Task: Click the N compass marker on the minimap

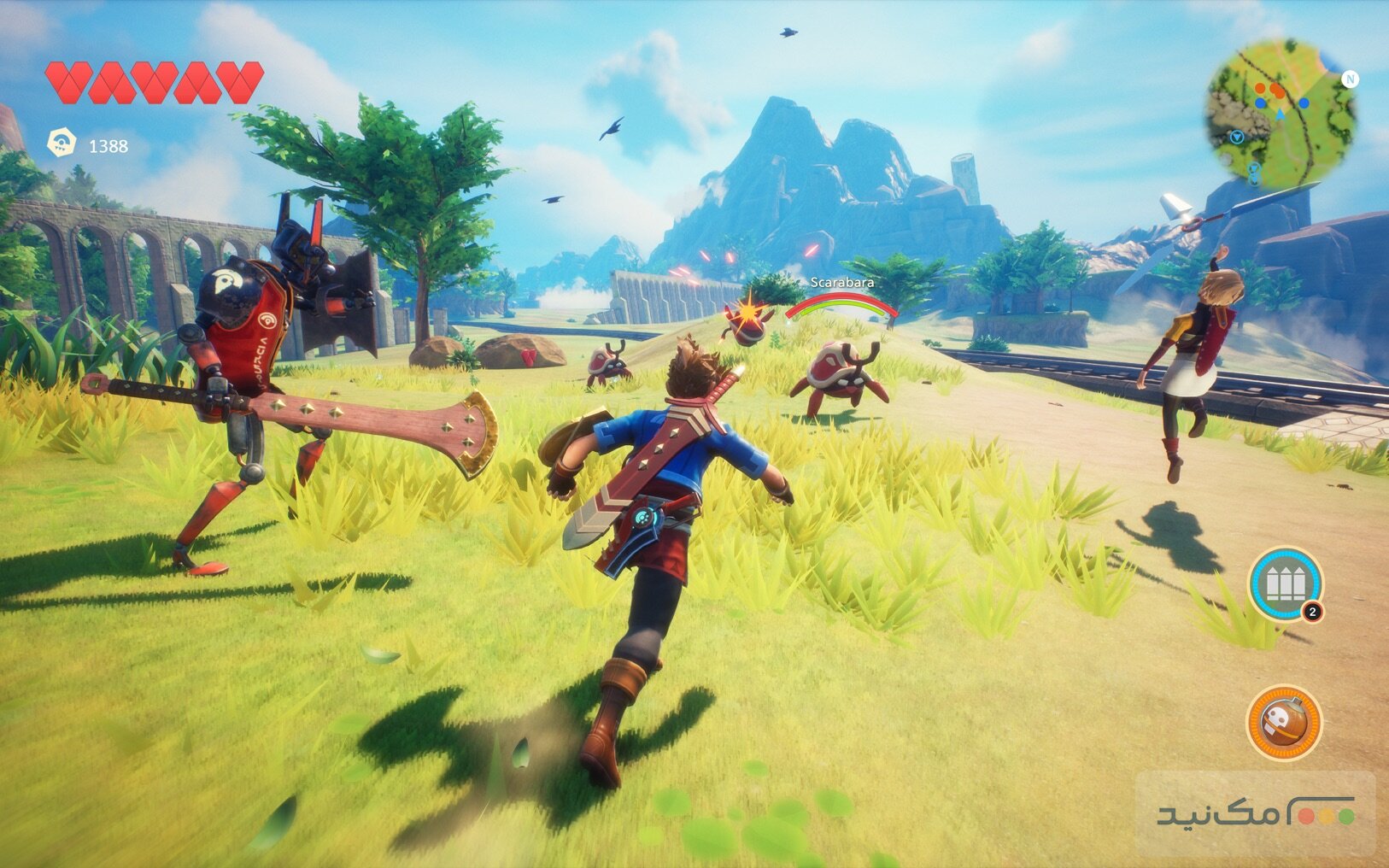Action: [x=1350, y=79]
